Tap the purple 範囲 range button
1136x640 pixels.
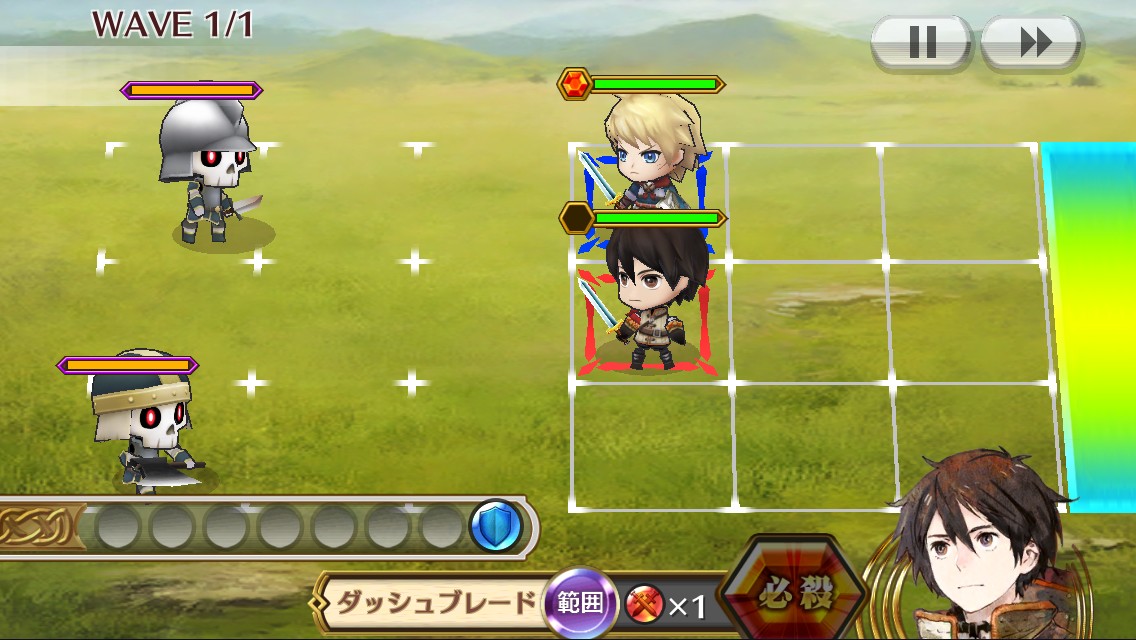pos(580,603)
